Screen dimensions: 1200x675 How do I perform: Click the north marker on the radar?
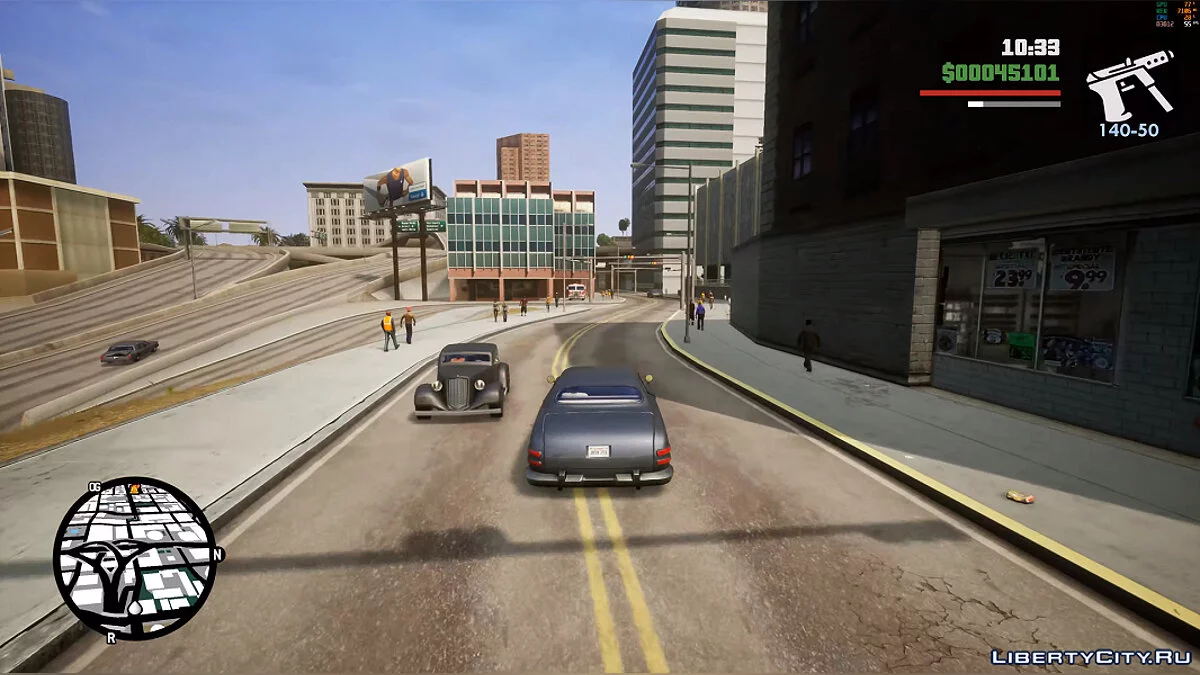click(218, 553)
